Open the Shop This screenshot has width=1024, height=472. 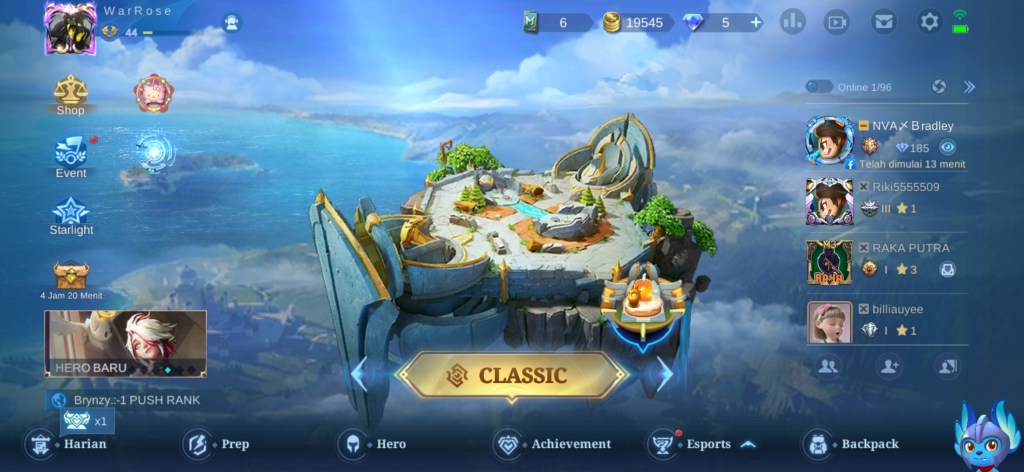pyautogui.click(x=70, y=94)
